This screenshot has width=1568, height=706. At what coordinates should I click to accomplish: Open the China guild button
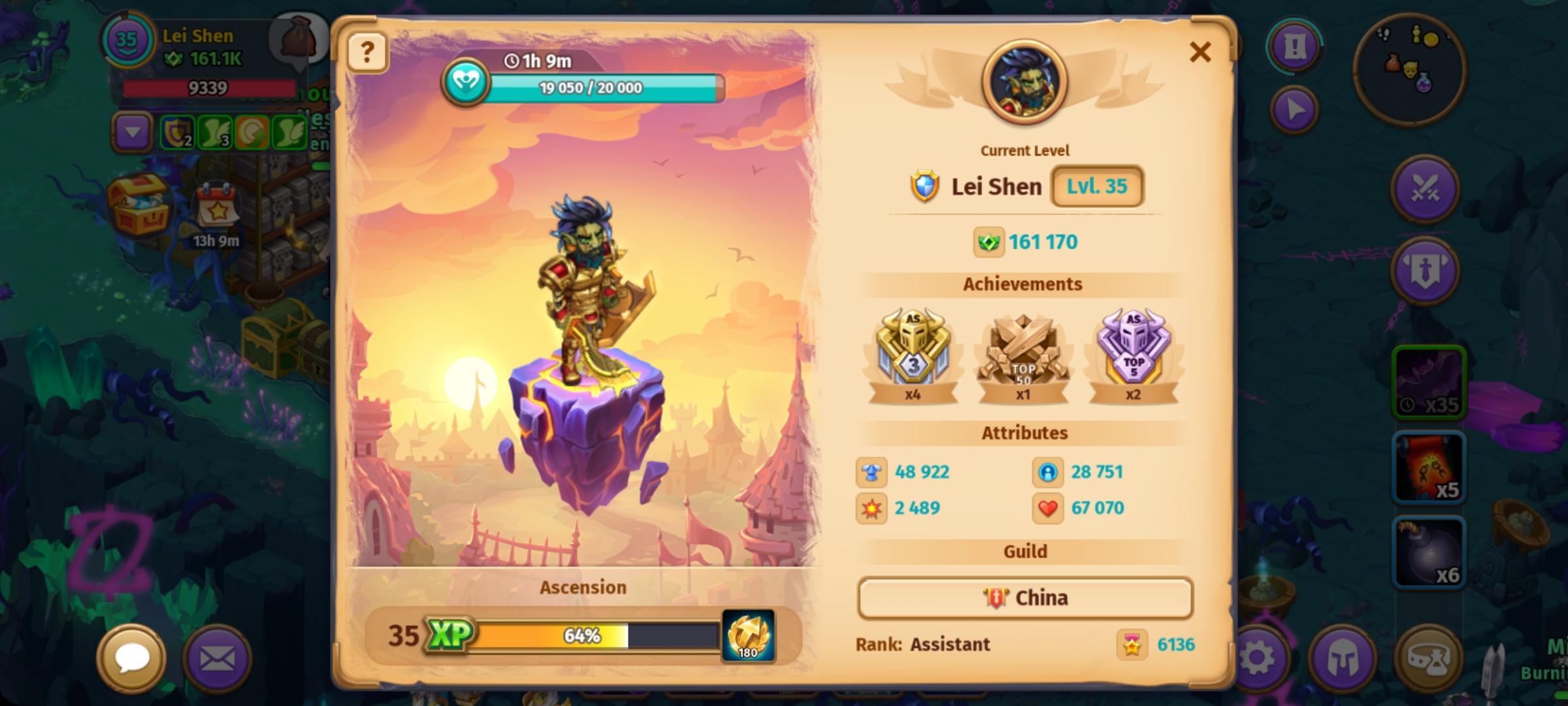[x=1024, y=597]
